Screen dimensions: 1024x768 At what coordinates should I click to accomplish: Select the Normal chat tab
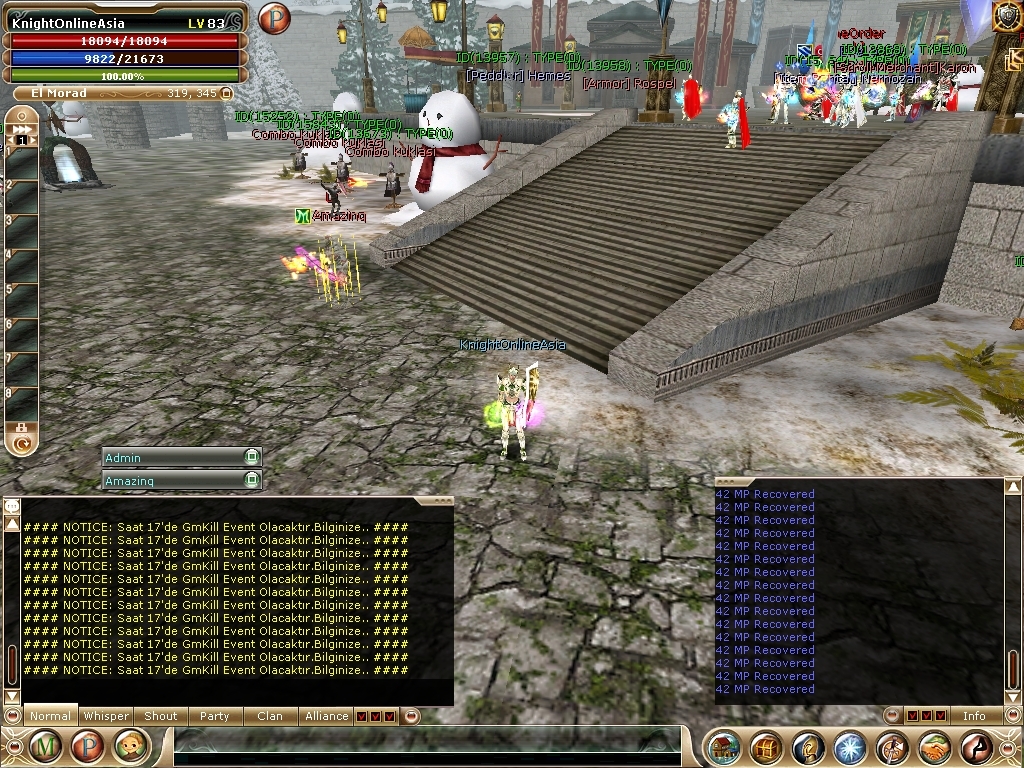tap(50, 716)
